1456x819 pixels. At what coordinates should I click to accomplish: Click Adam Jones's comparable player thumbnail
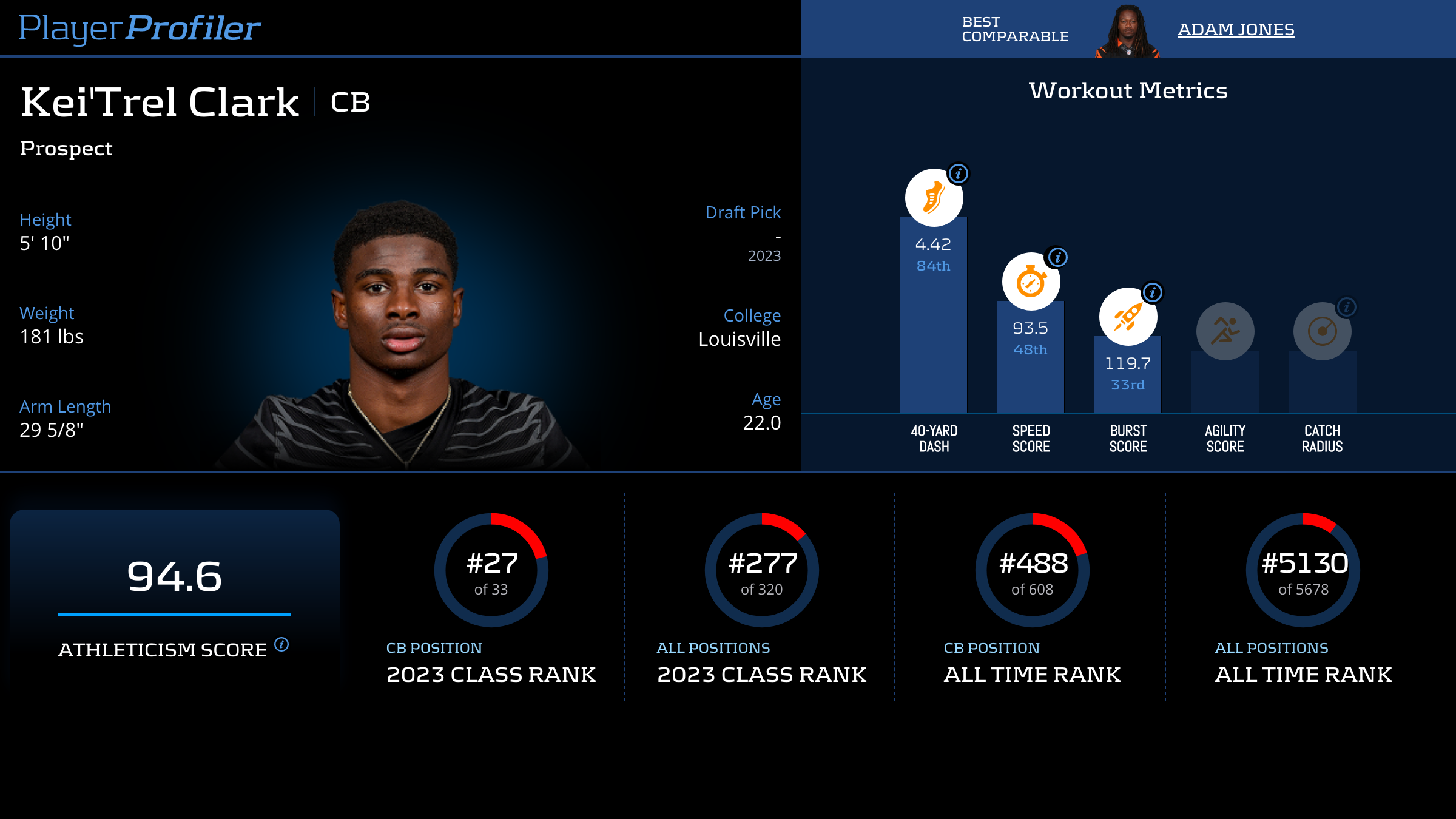point(1128,32)
